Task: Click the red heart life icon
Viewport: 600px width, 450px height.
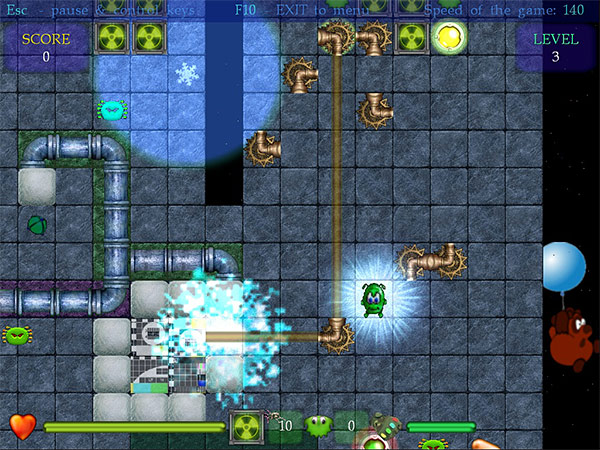Action: [x=22, y=427]
